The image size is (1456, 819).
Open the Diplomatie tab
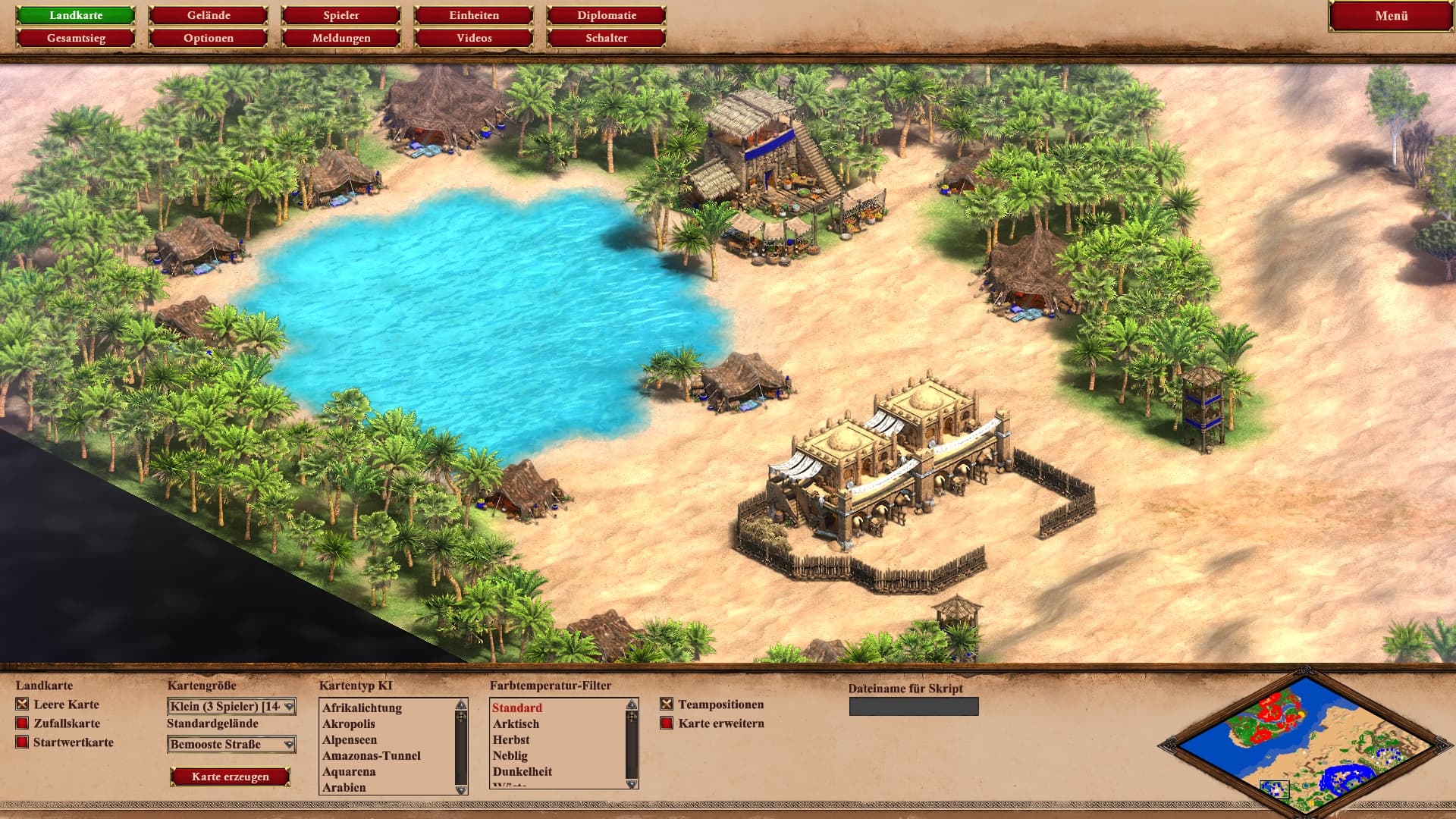pyautogui.click(x=607, y=15)
